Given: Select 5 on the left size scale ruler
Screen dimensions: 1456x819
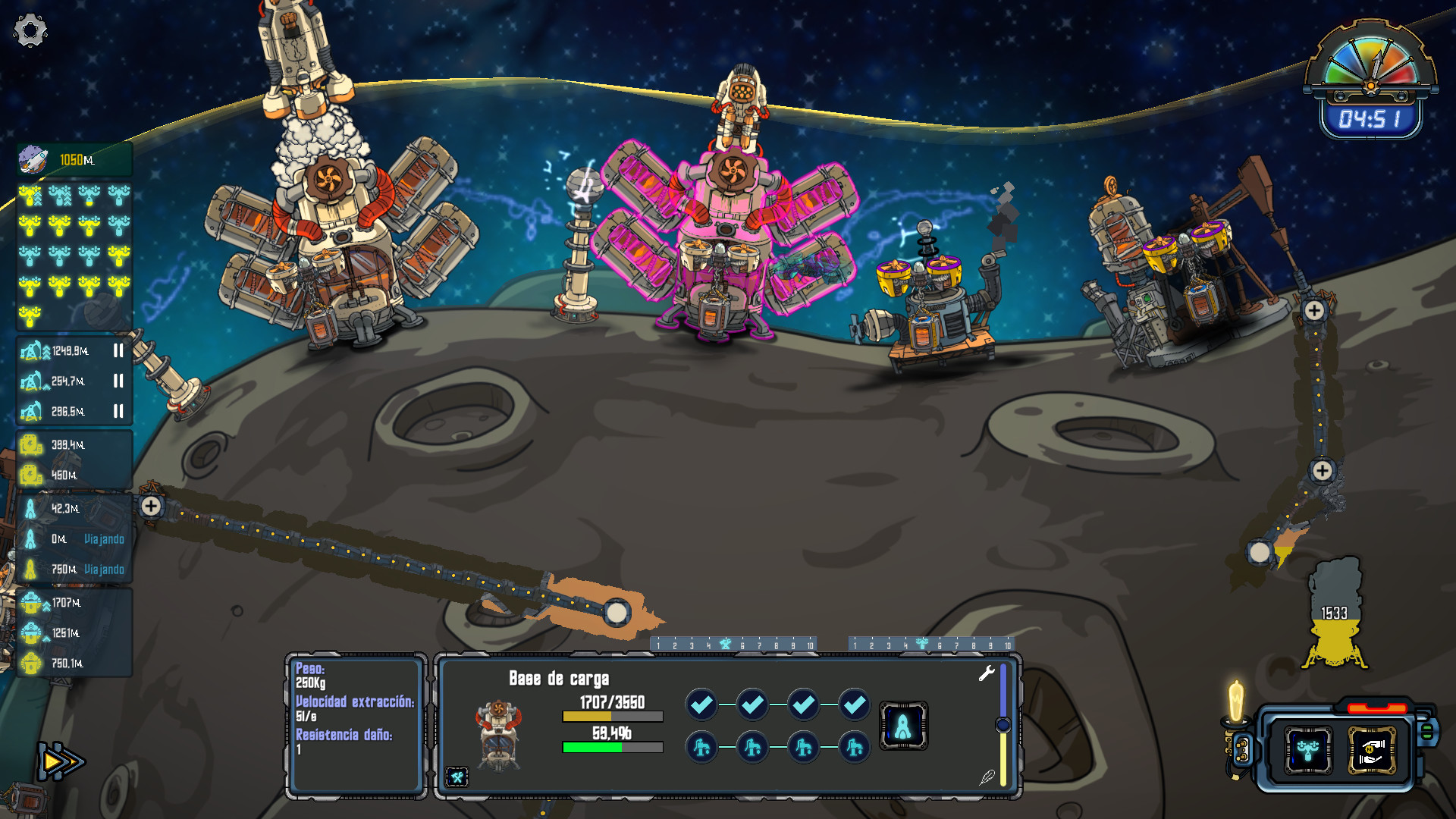Looking at the screenshot, I should pos(726,644).
